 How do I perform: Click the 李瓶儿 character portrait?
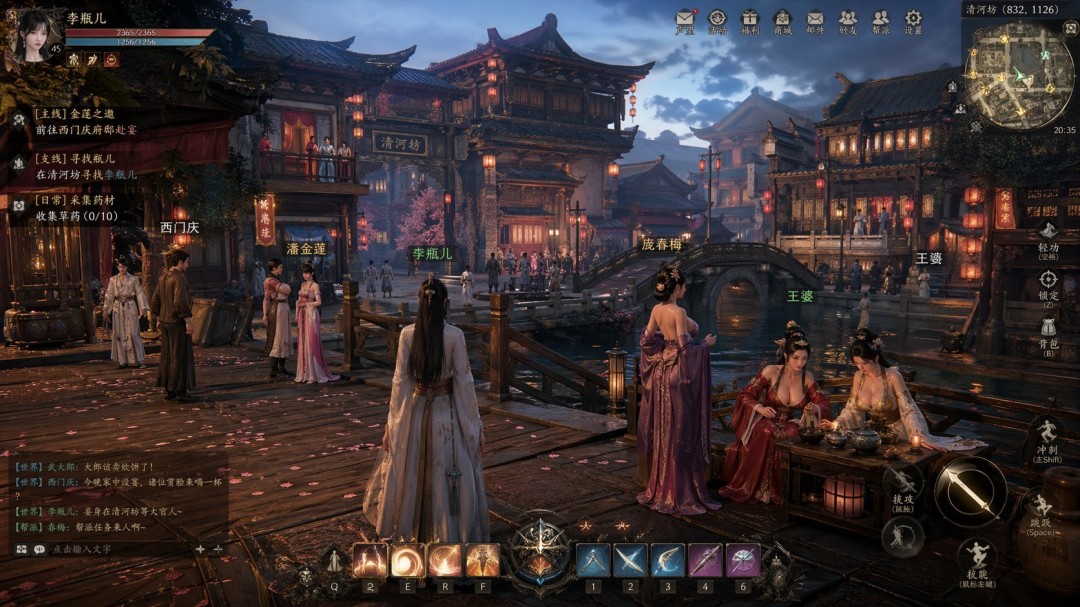point(36,36)
